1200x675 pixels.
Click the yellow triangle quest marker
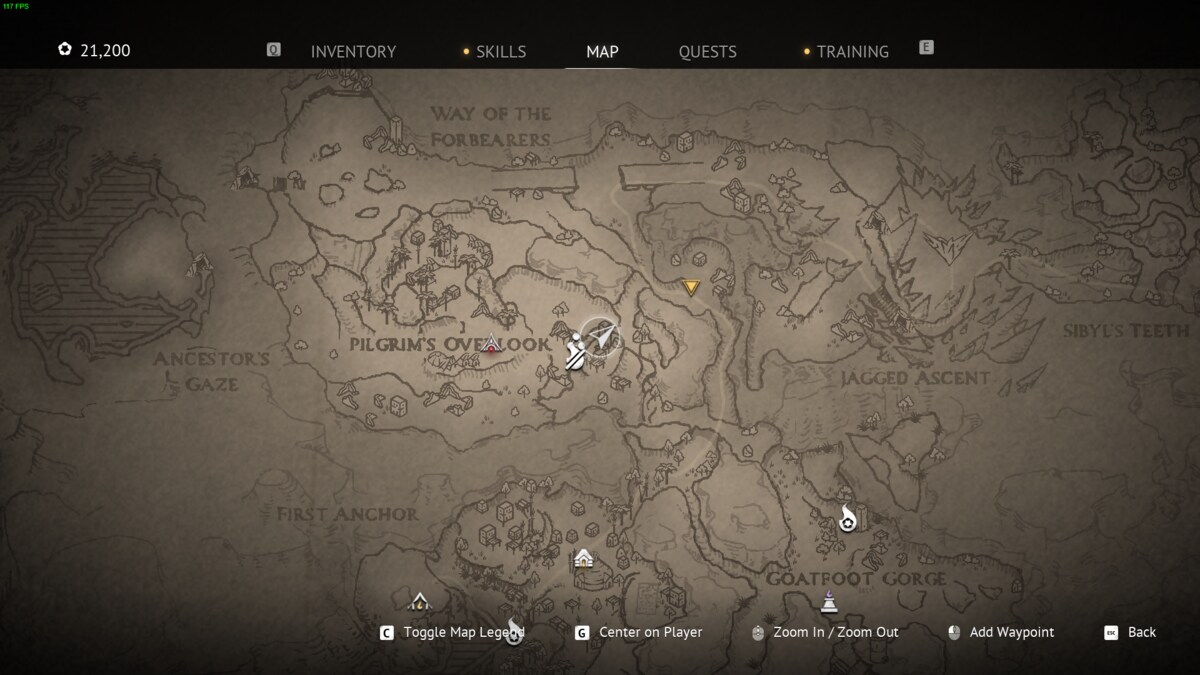click(x=690, y=289)
